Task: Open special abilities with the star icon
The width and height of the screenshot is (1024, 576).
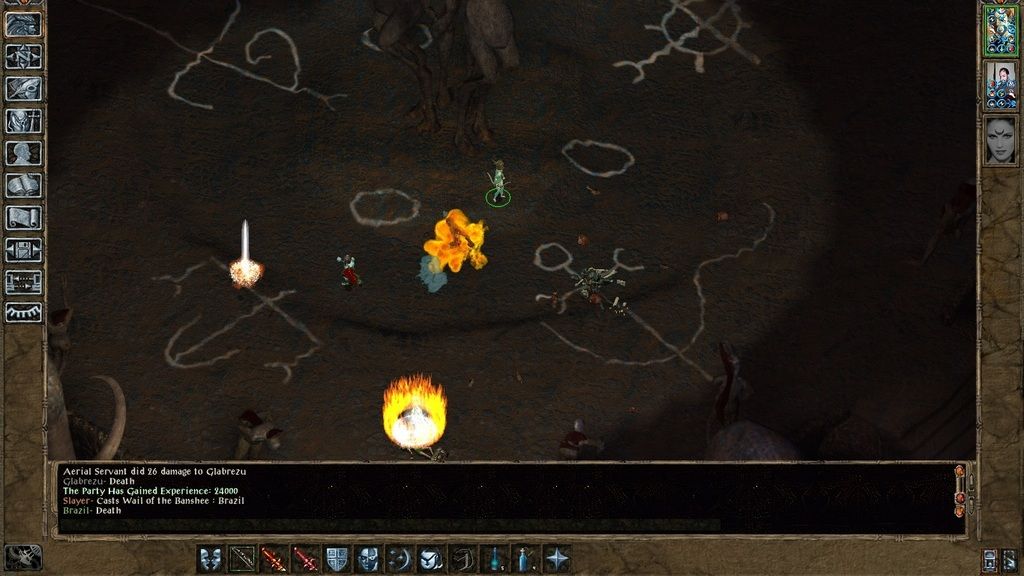Action: point(557,559)
